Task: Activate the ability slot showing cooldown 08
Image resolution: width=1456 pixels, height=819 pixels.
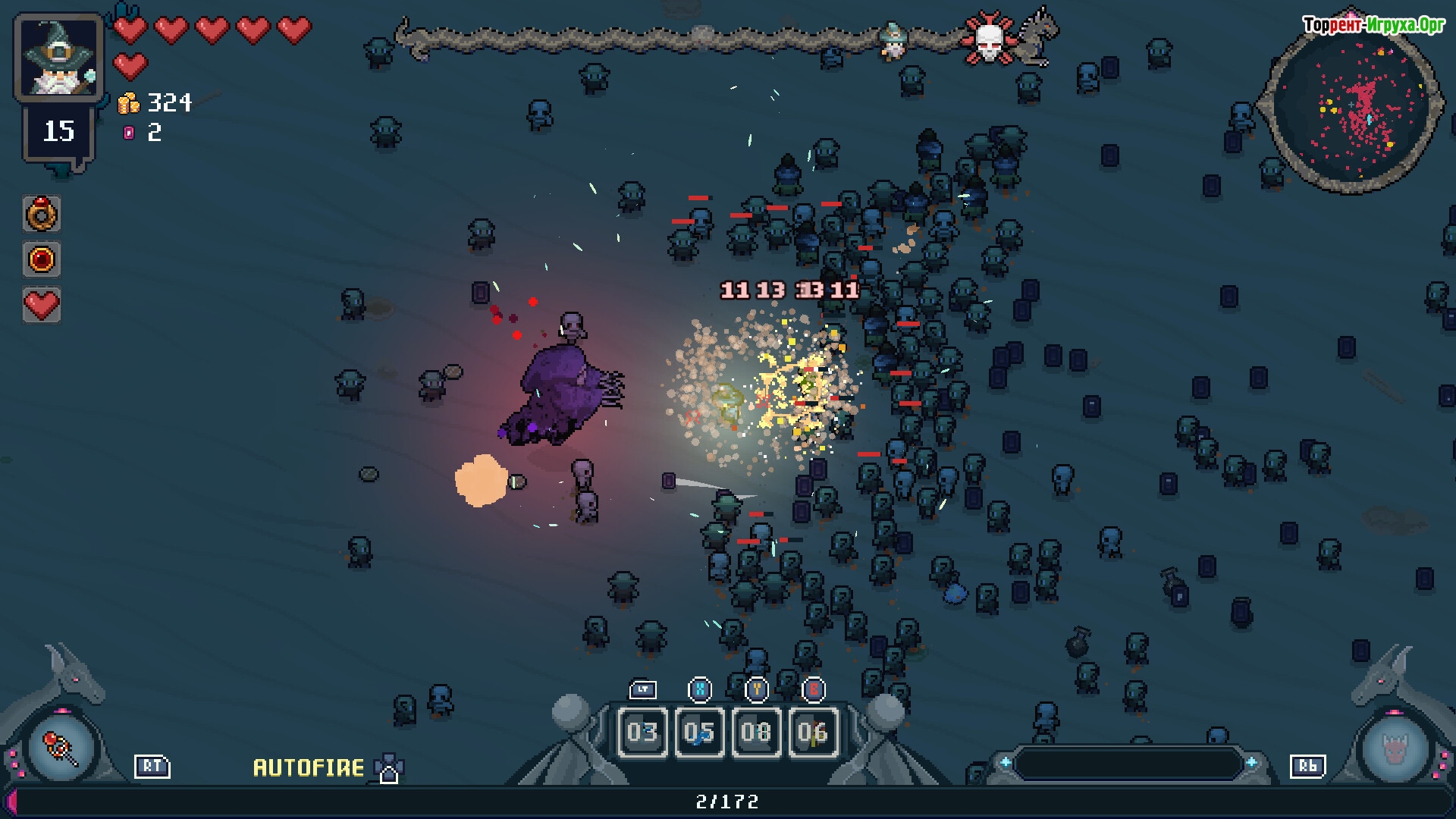Action: click(x=756, y=732)
